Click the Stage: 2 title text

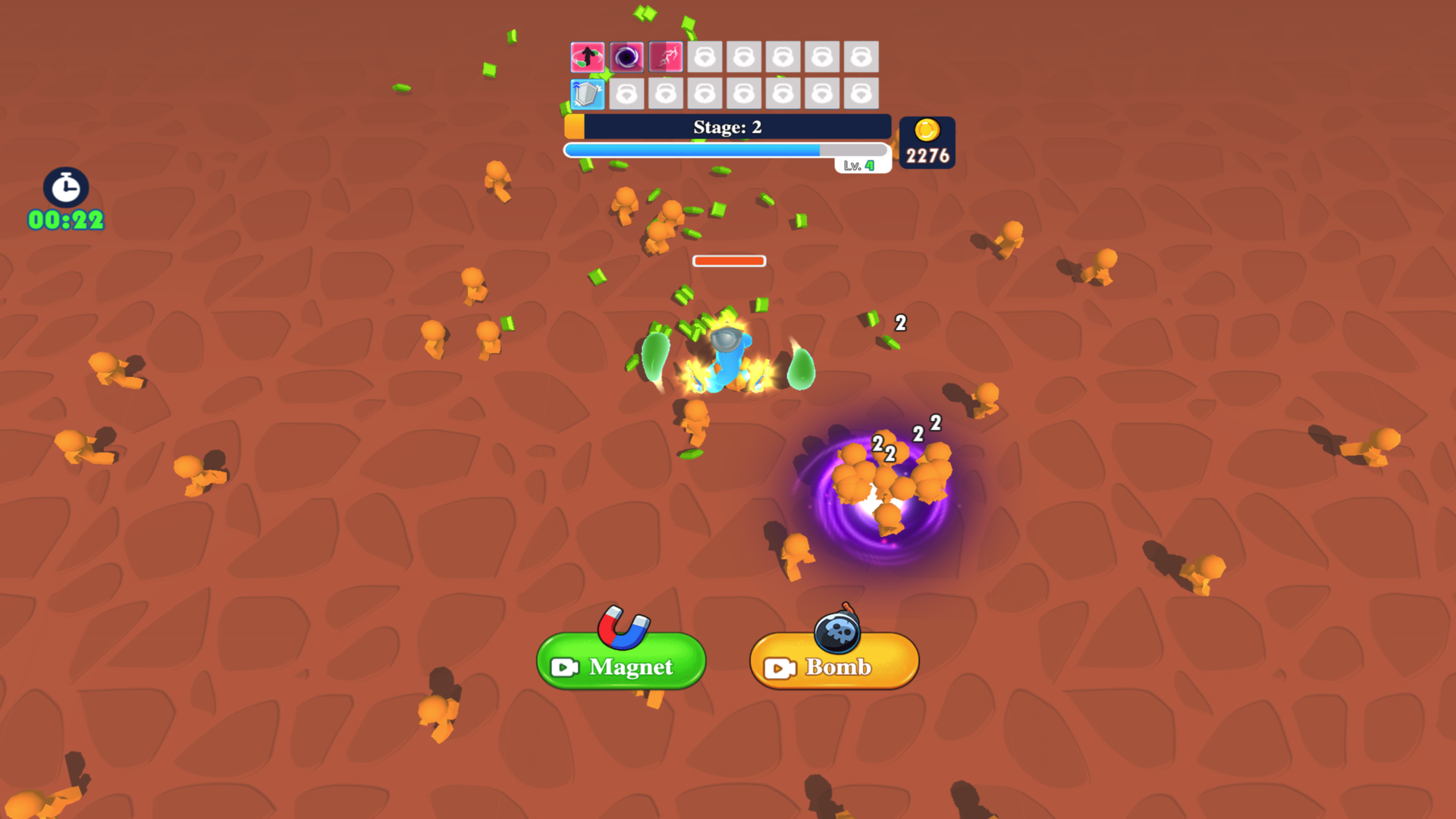tap(726, 127)
